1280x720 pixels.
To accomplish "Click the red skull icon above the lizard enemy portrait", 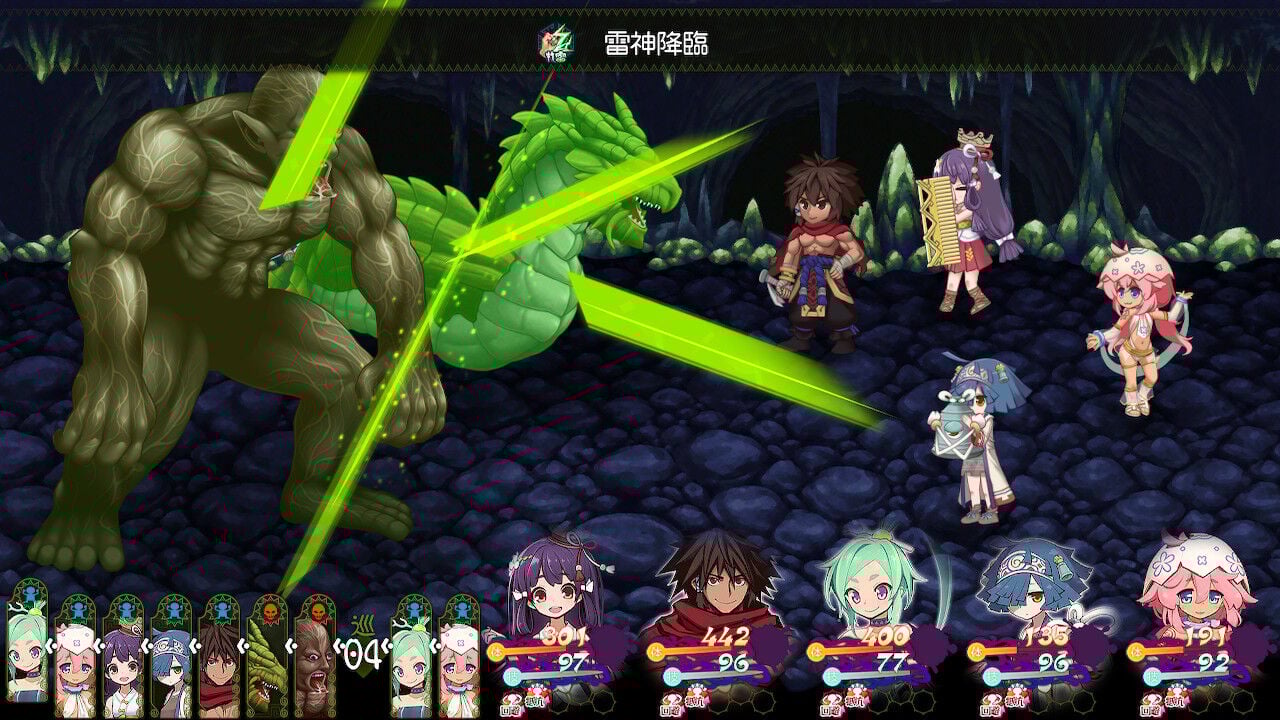I will pyautogui.click(x=271, y=611).
